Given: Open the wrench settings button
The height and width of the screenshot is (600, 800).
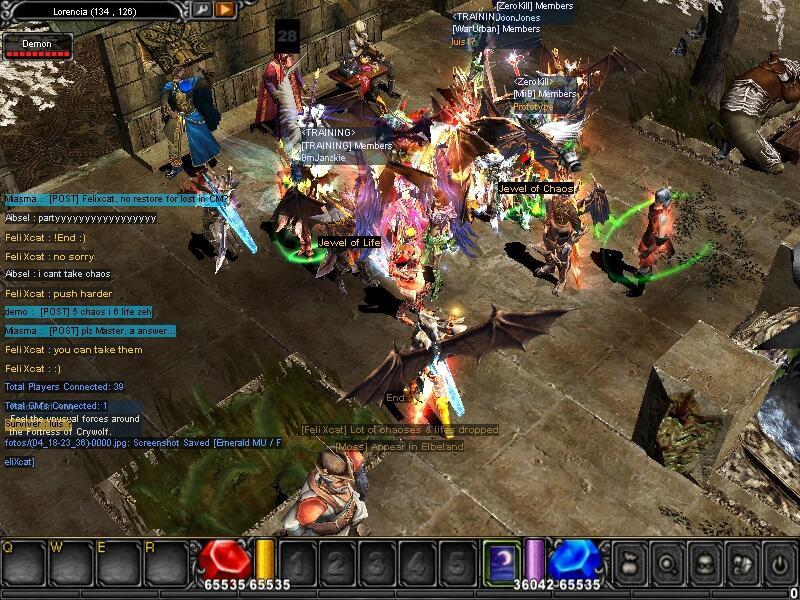Looking at the screenshot, I should click(x=203, y=9).
